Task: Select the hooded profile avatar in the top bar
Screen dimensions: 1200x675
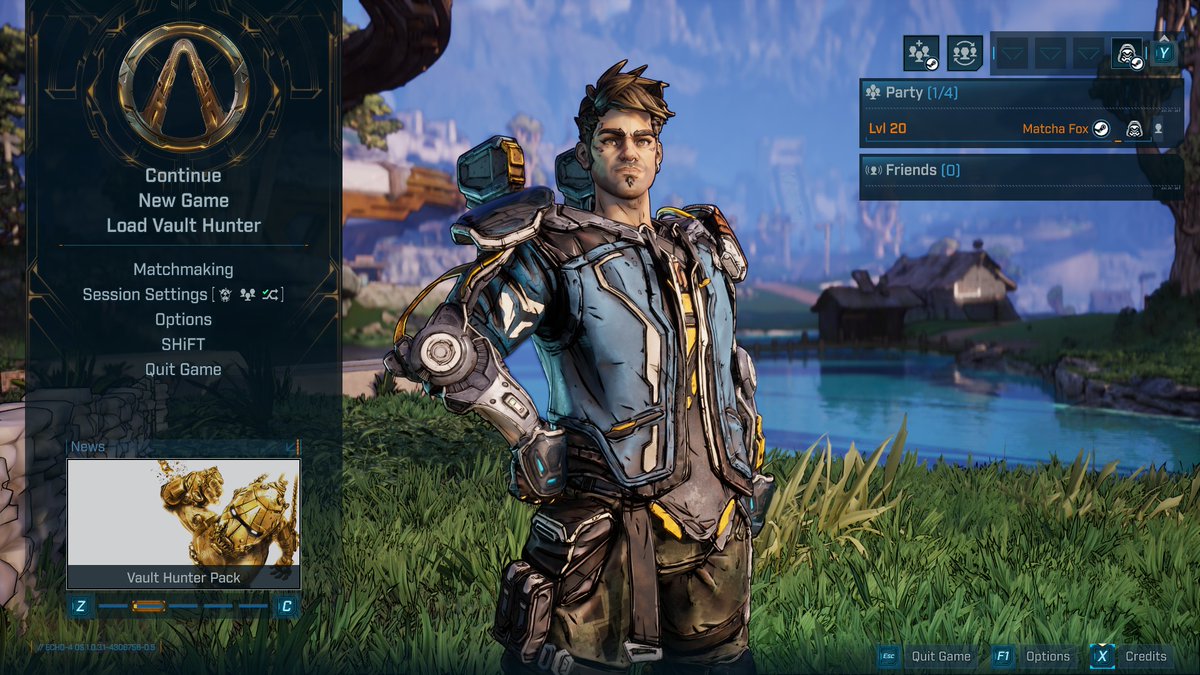Action: click(1127, 53)
